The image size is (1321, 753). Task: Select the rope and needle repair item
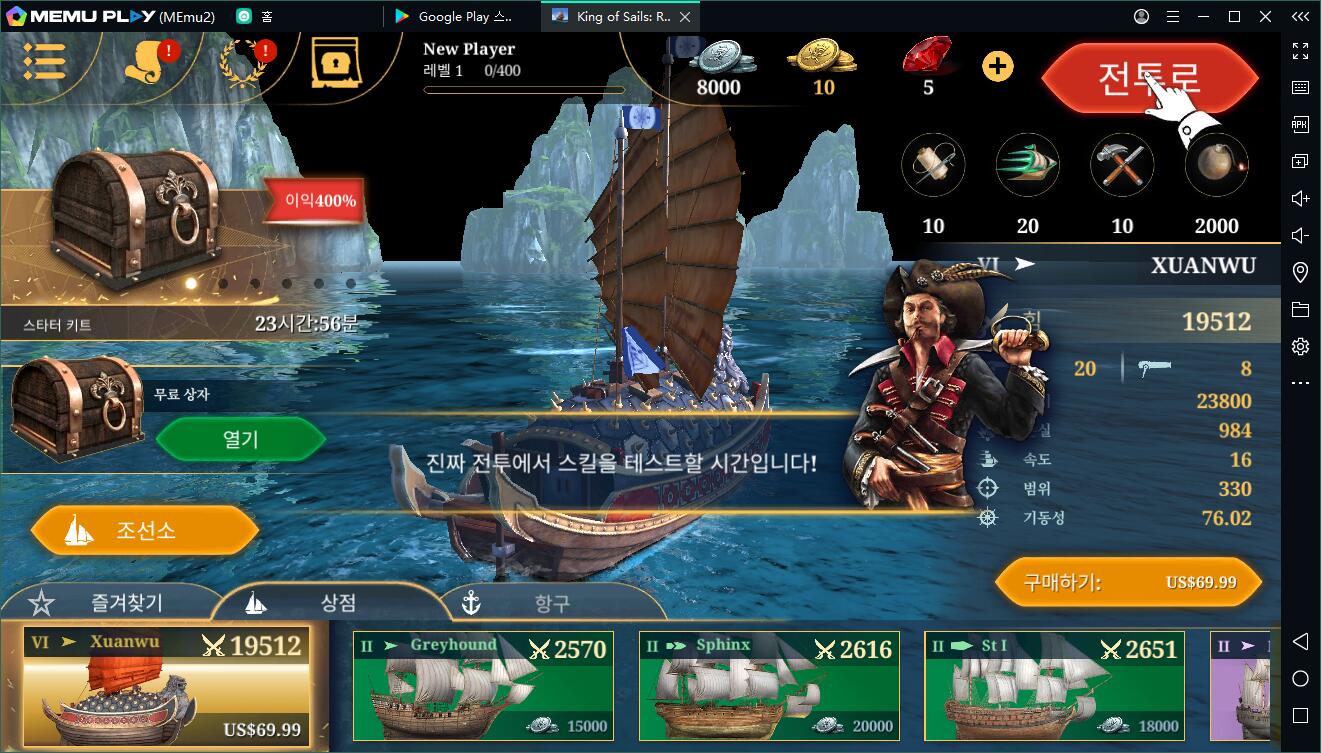click(x=933, y=165)
